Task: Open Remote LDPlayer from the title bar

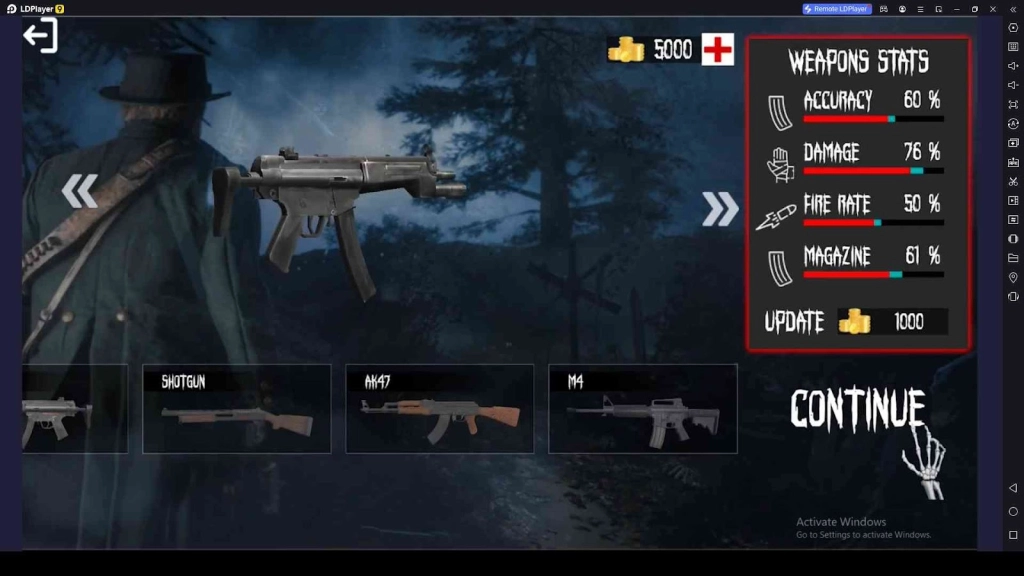Action: pos(837,9)
